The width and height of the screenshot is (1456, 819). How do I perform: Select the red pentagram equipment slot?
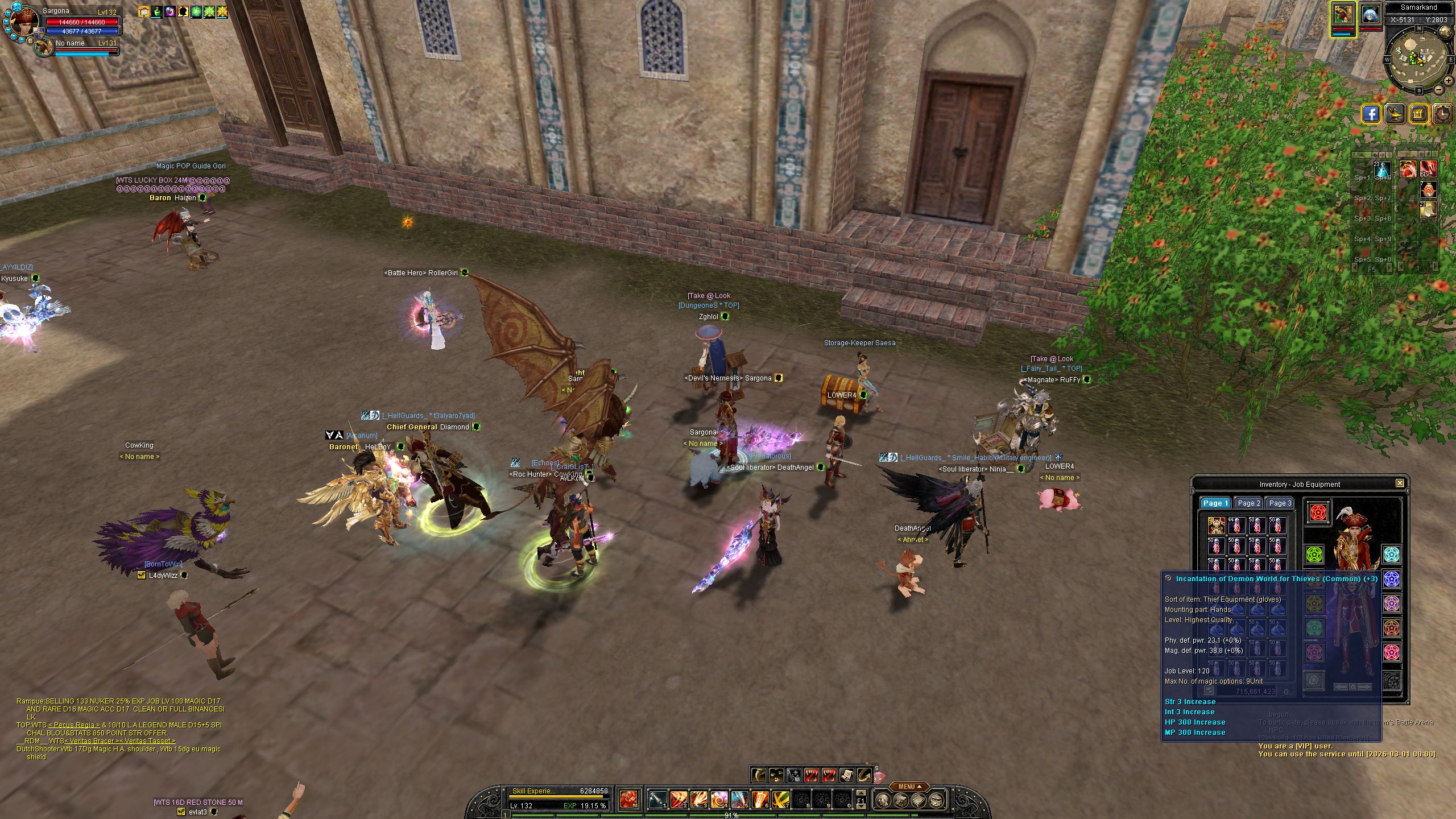(x=1318, y=512)
